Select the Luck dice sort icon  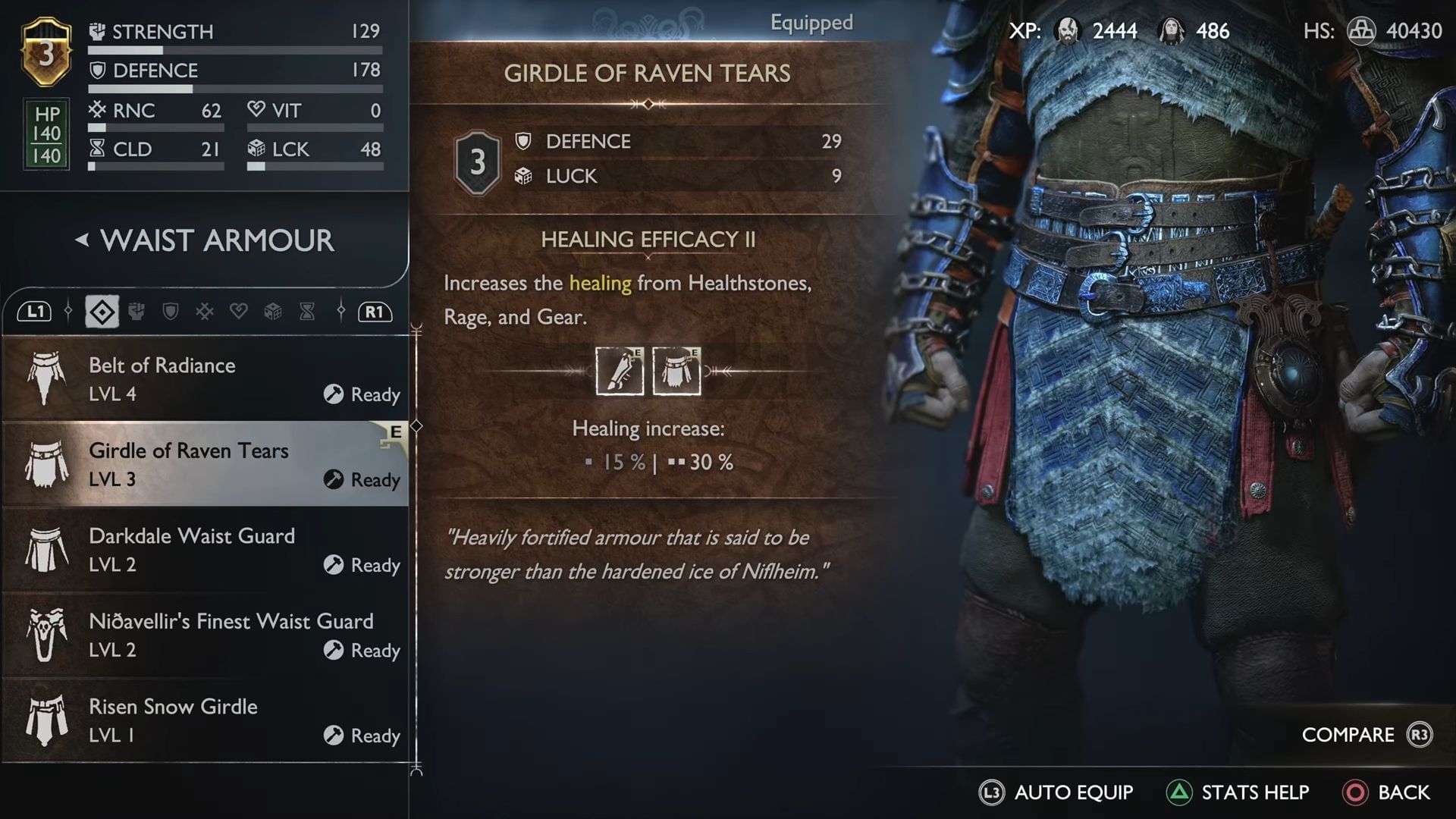point(272,312)
